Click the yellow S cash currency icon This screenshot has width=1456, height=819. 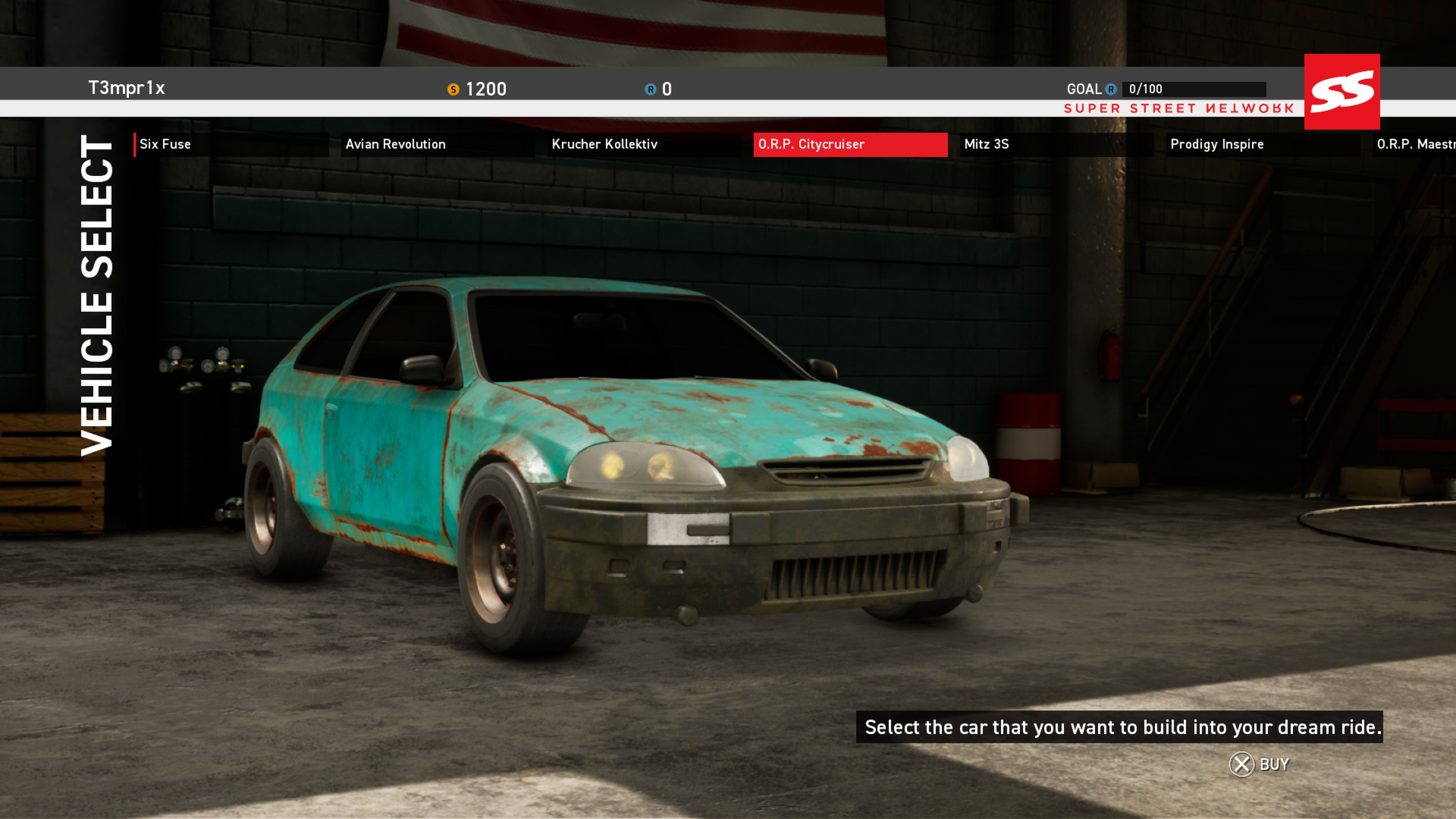click(x=453, y=89)
